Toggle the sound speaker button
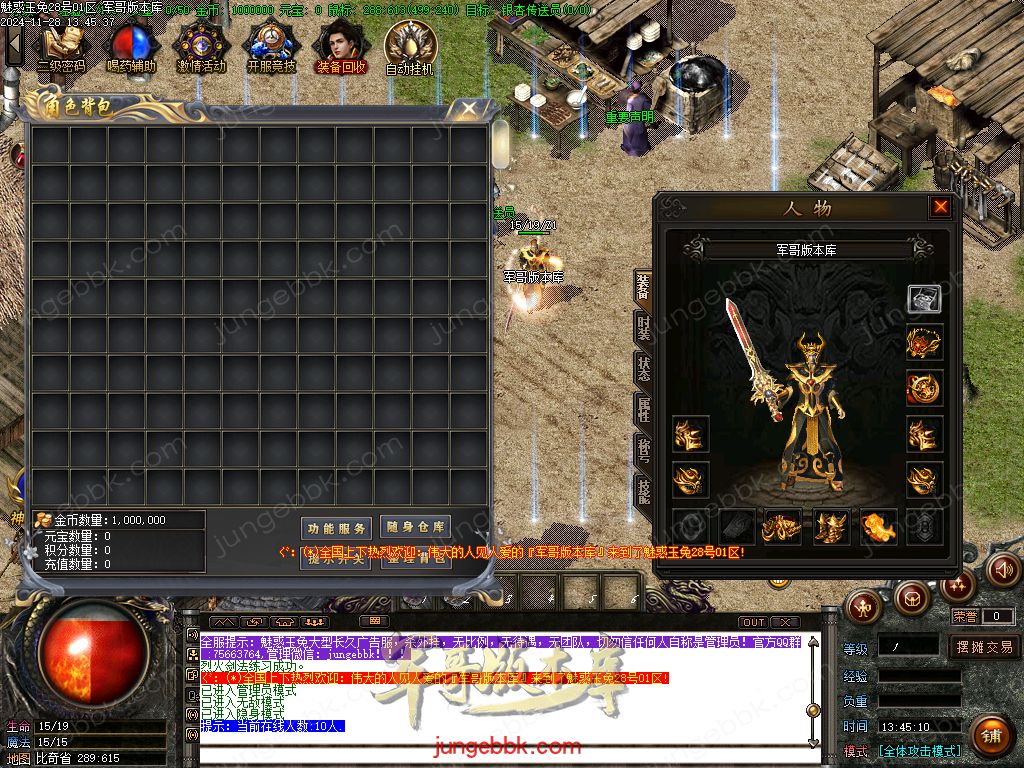This screenshot has height=768, width=1024. [1002, 569]
